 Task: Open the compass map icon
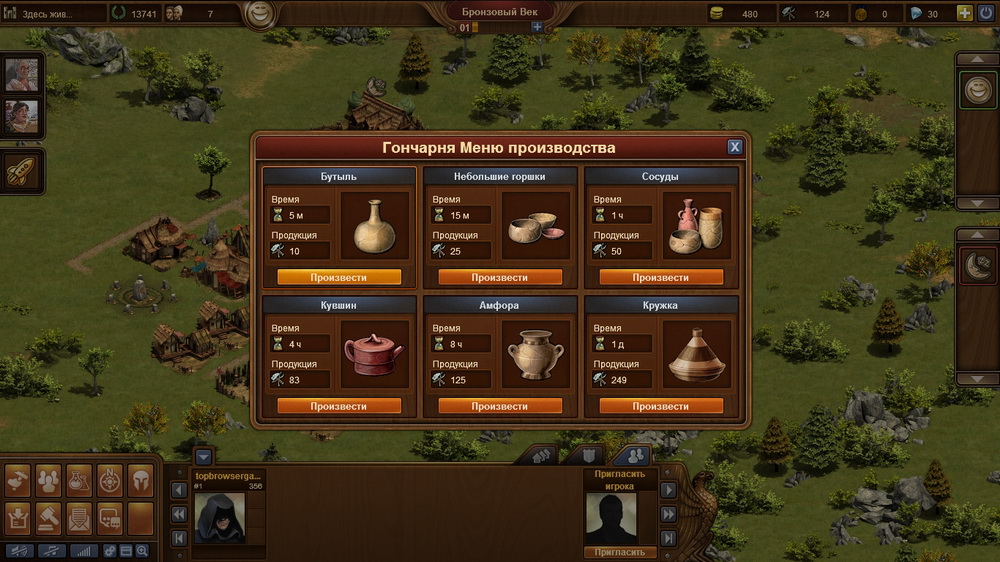pyautogui.click(x=110, y=481)
